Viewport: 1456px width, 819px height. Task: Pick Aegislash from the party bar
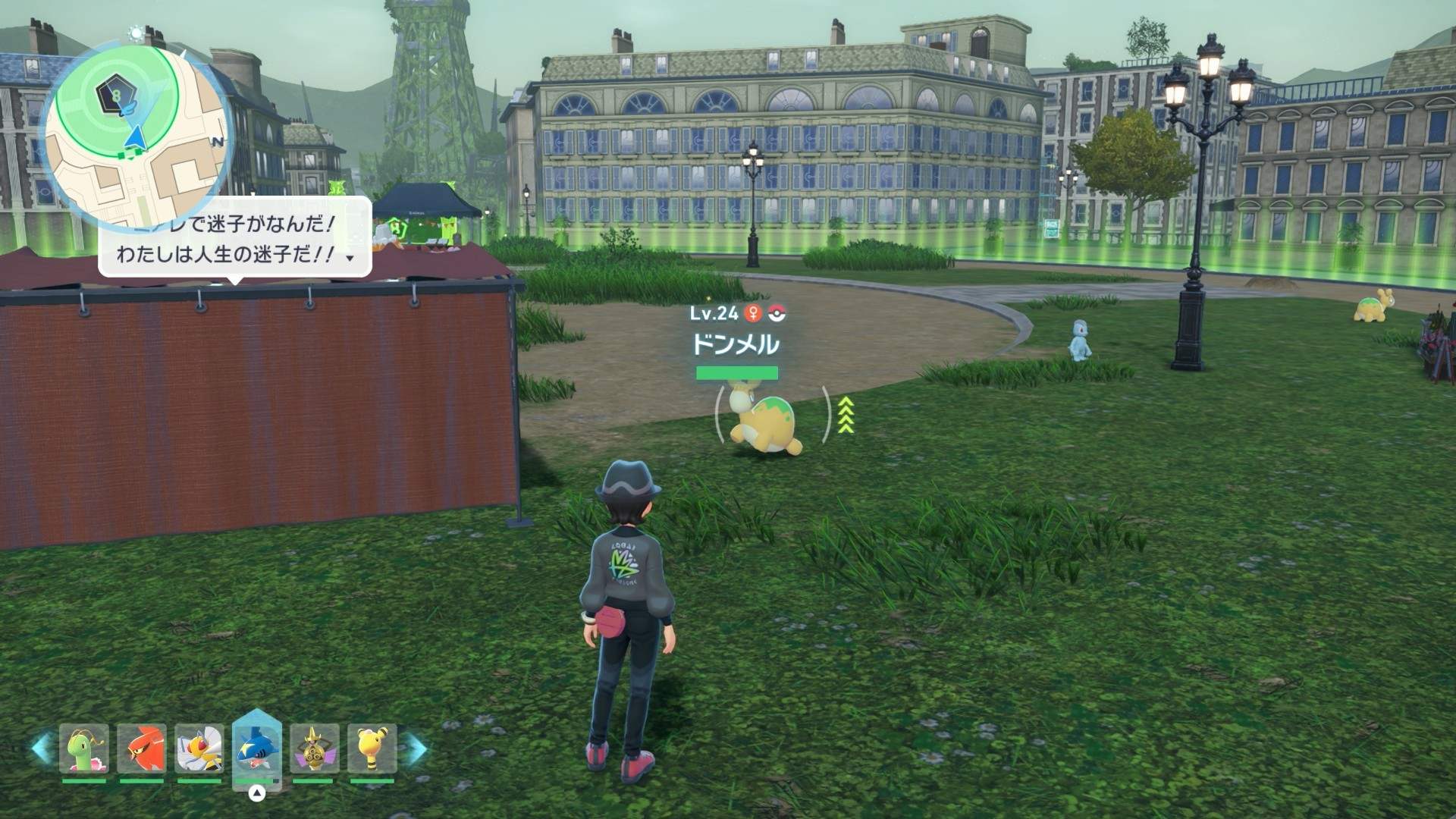[x=314, y=748]
